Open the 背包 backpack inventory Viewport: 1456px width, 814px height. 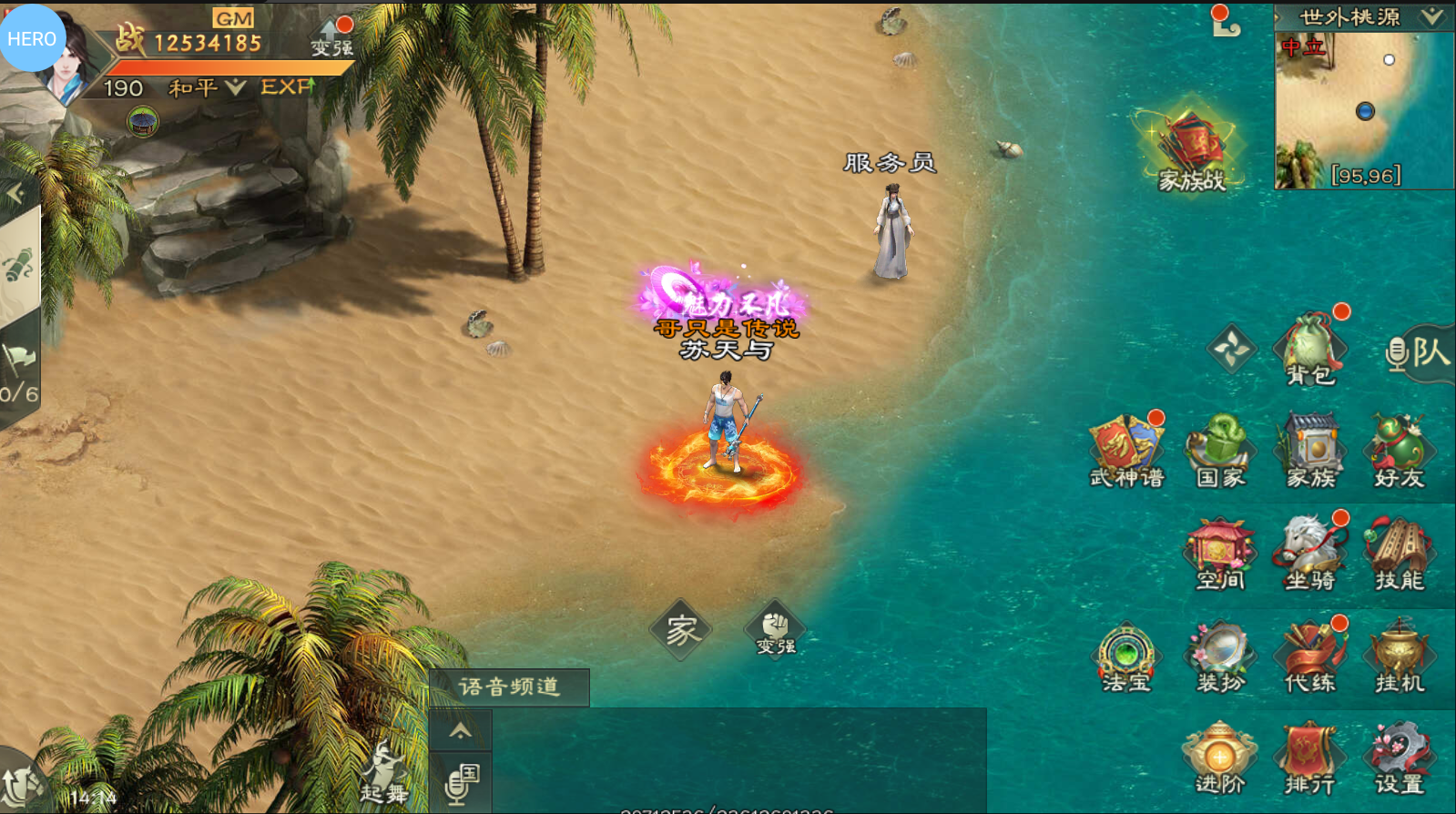coord(1310,350)
